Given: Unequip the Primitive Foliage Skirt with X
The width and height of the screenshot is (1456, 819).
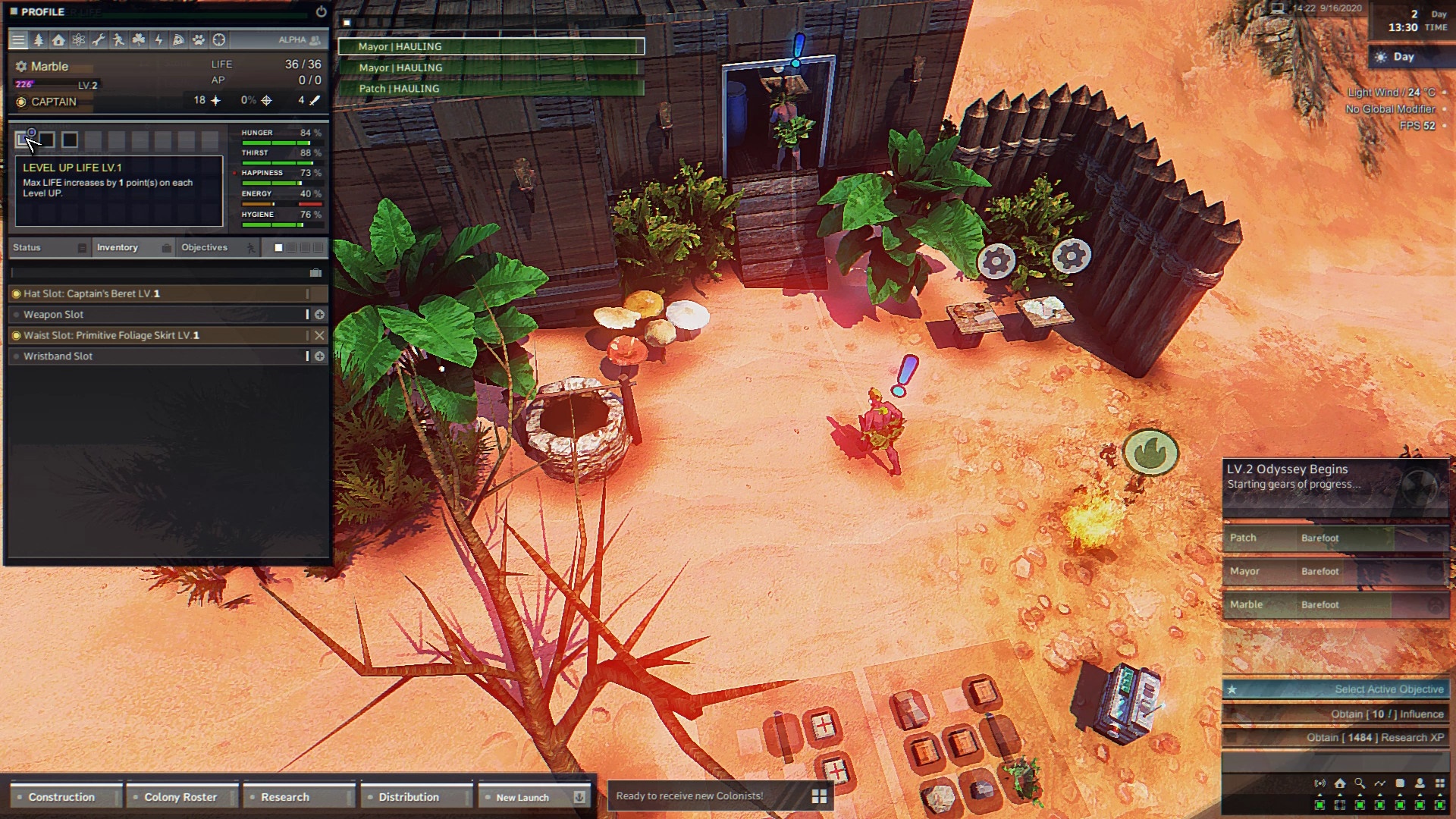Looking at the screenshot, I should (319, 335).
